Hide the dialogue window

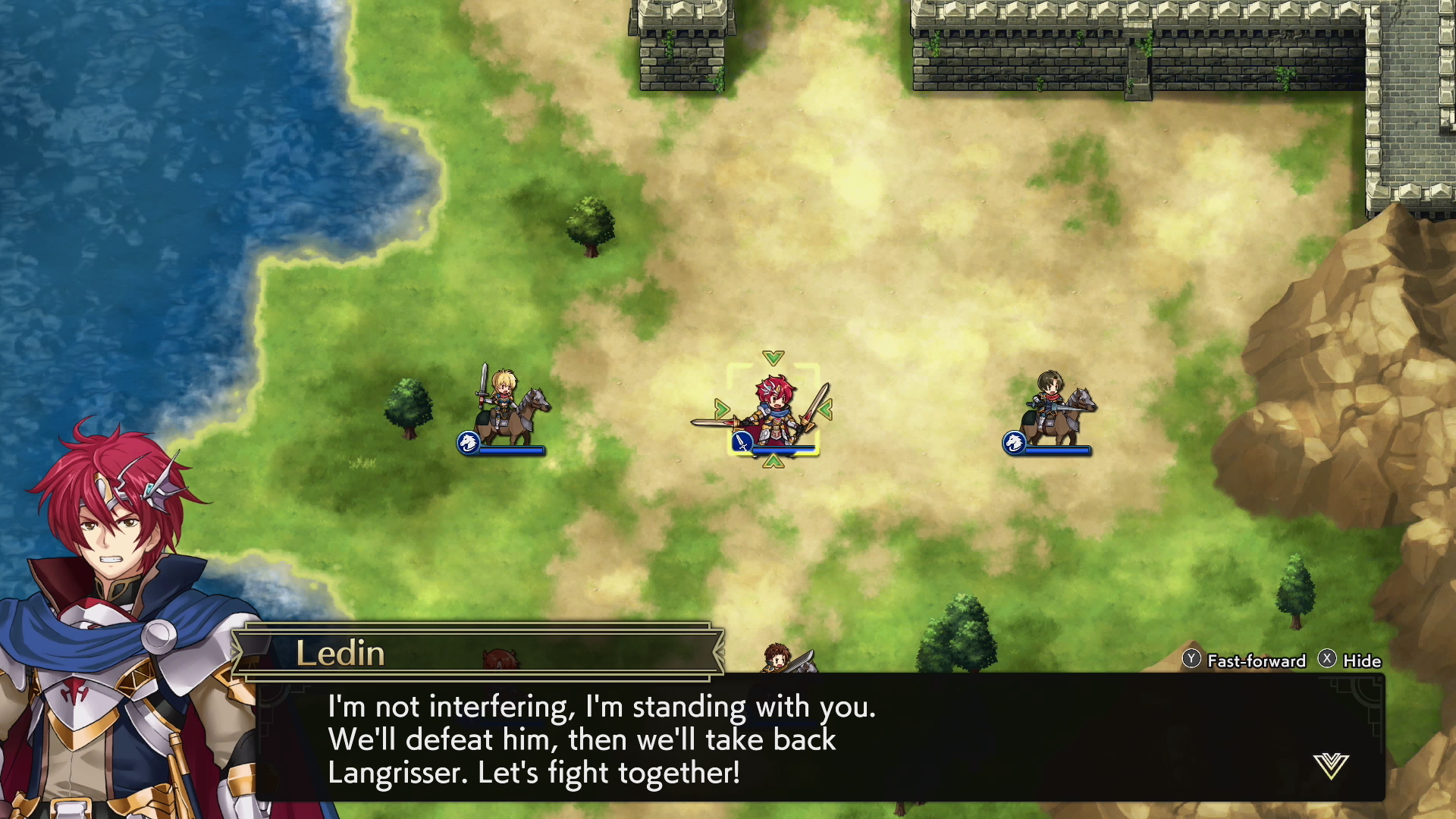[1351, 661]
